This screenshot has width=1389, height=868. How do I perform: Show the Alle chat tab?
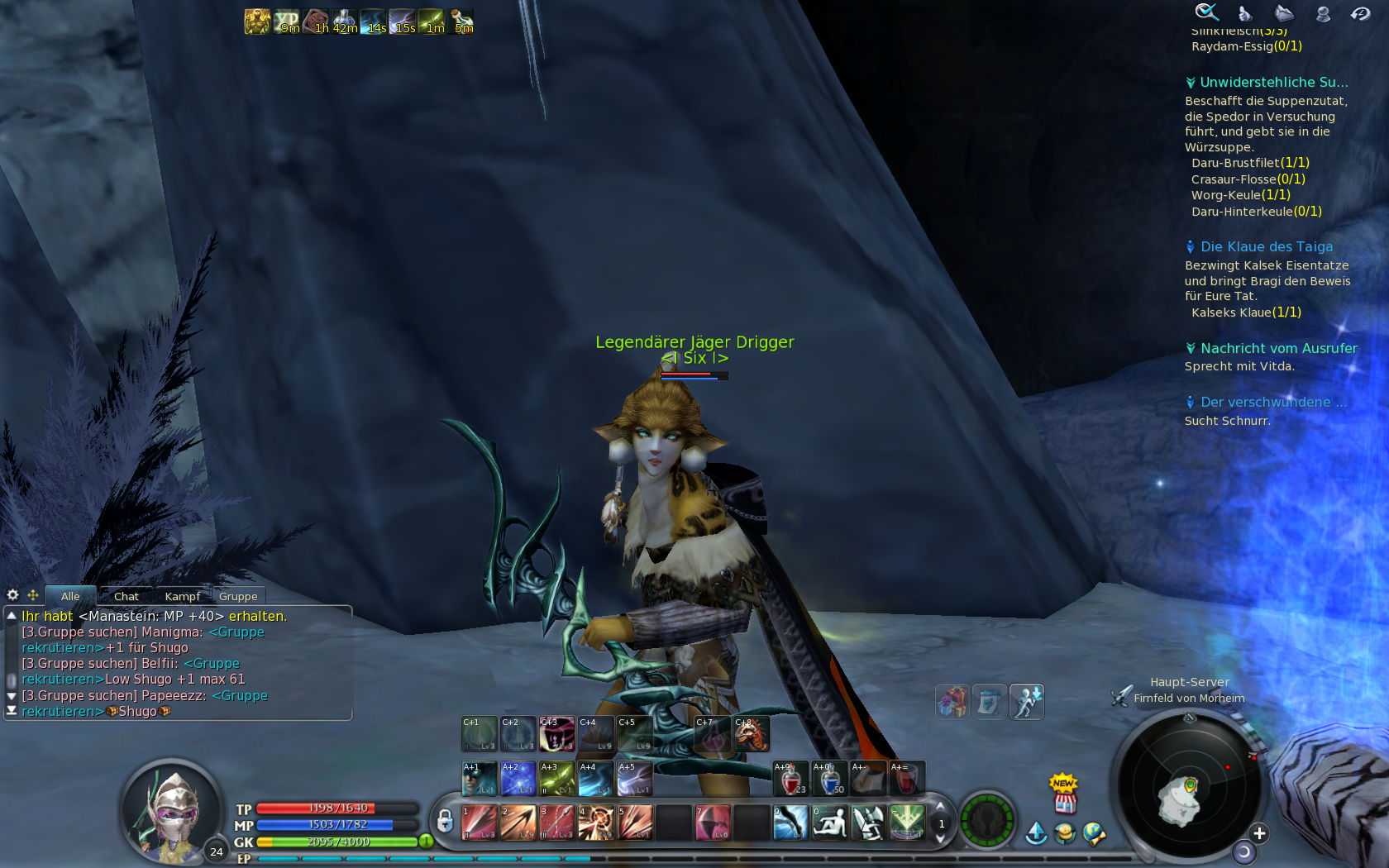pos(70,596)
